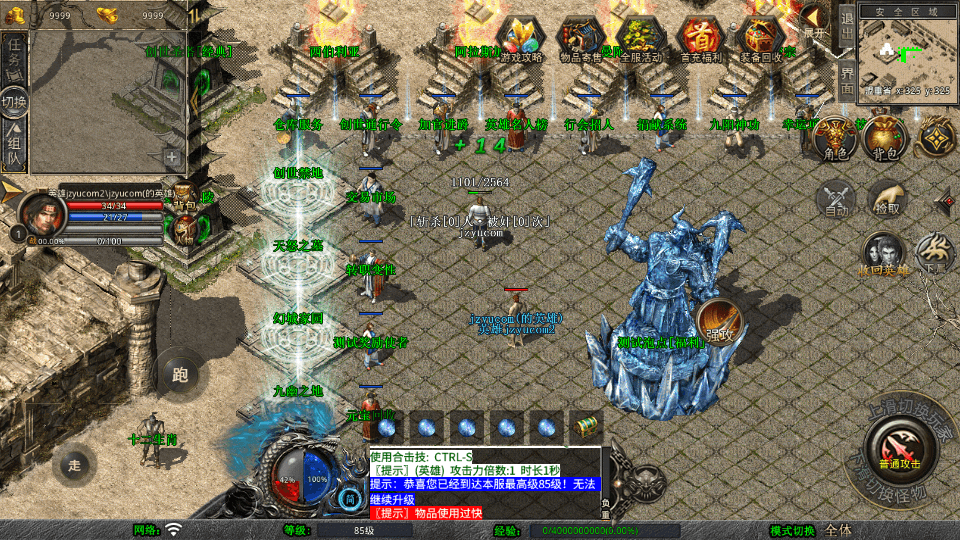Click the 展开 expand arrow button
The height and width of the screenshot is (540, 960).
(x=816, y=21)
